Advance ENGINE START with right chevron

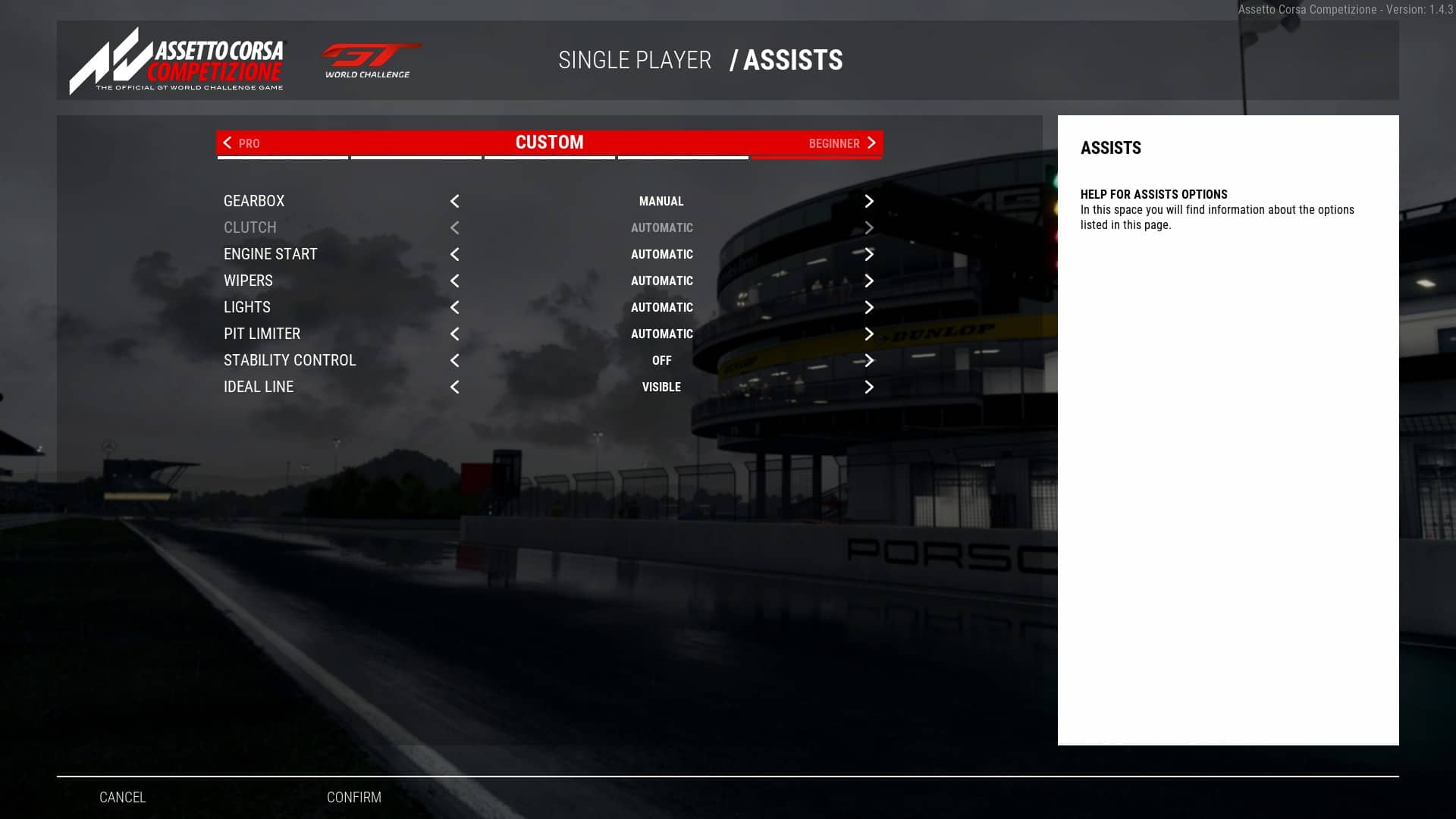pos(869,254)
